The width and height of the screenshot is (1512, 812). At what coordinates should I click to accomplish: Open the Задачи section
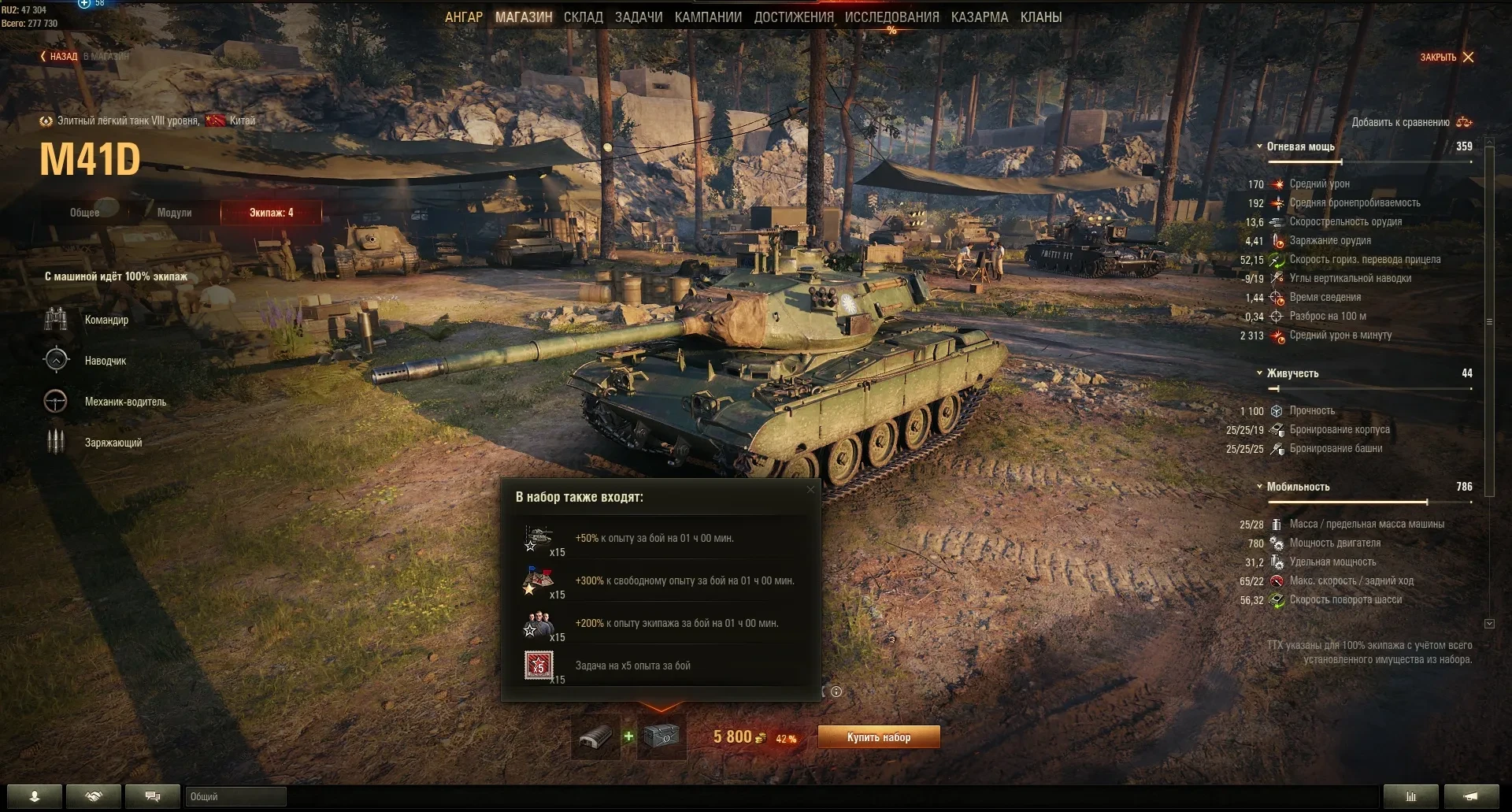coord(639,17)
